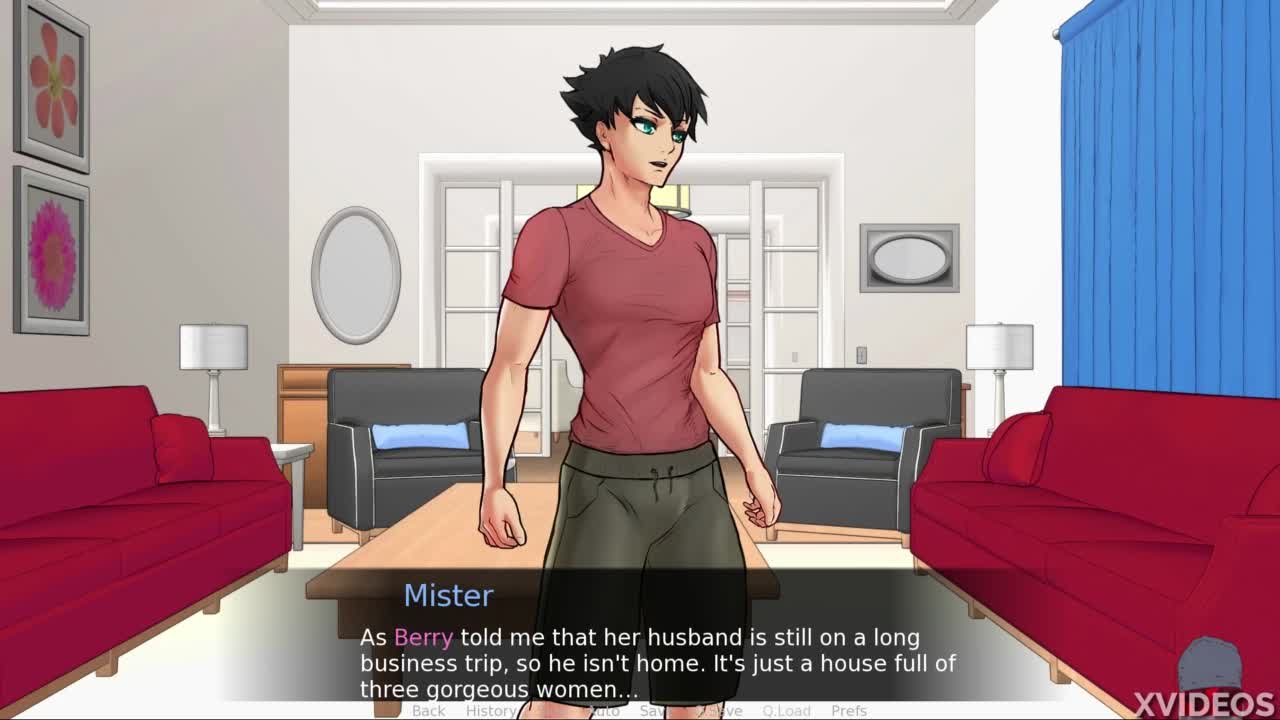Open the dialogue History log

click(x=490, y=711)
